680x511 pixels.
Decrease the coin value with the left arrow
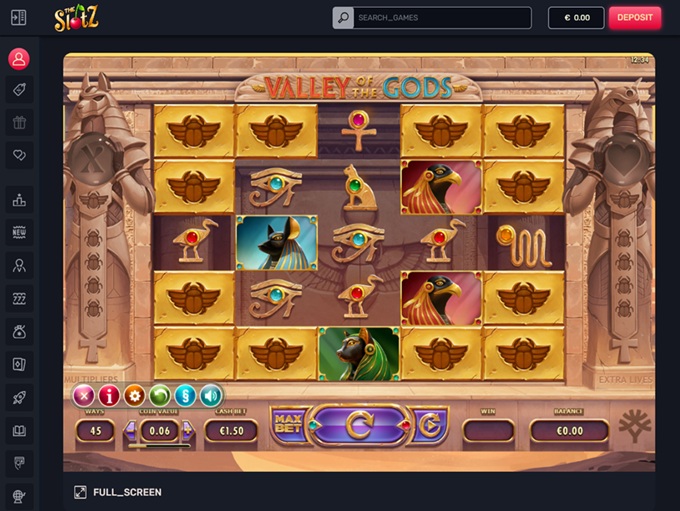click(x=130, y=432)
